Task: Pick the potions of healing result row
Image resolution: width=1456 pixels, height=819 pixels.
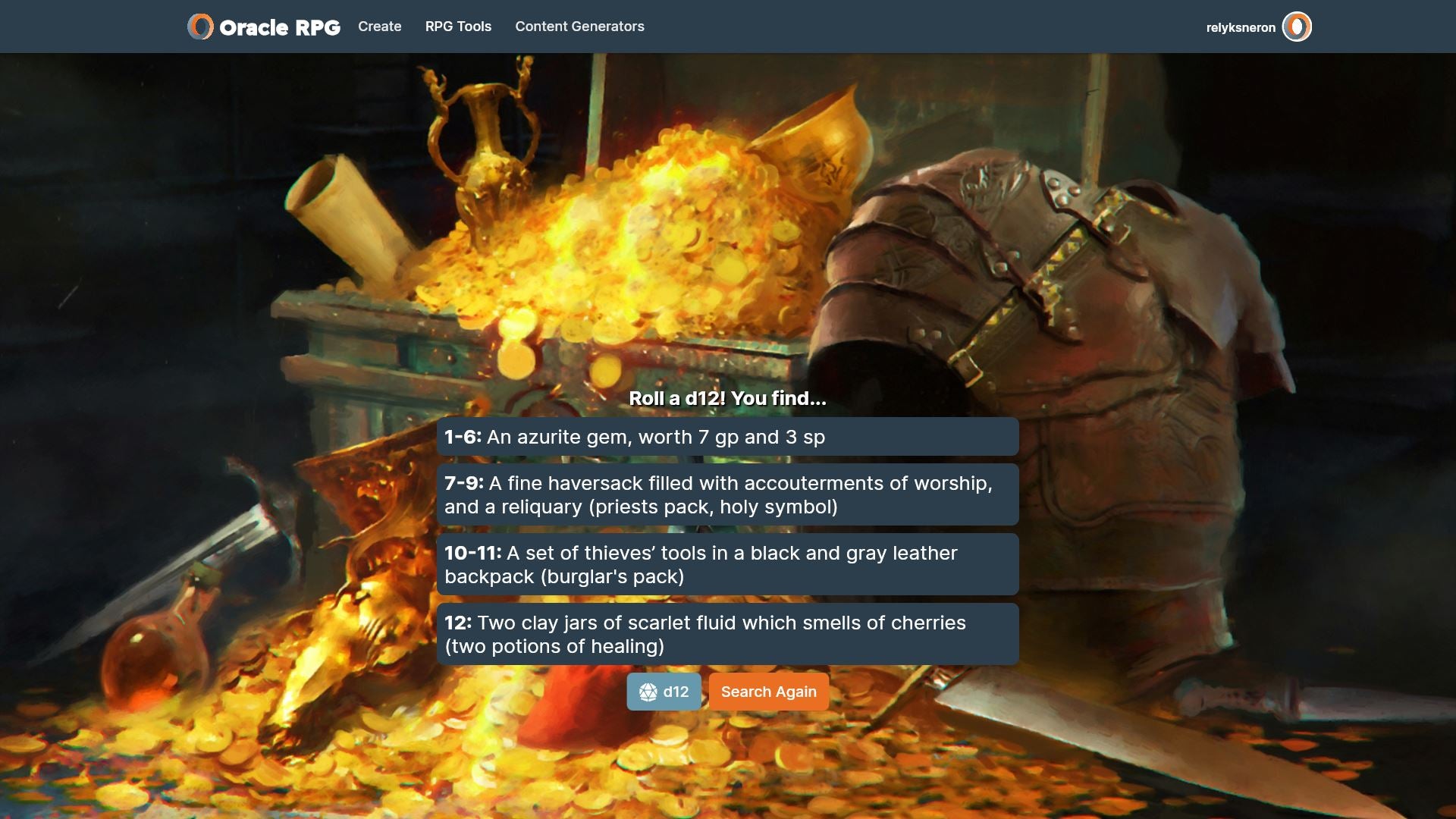Action: pos(727,634)
